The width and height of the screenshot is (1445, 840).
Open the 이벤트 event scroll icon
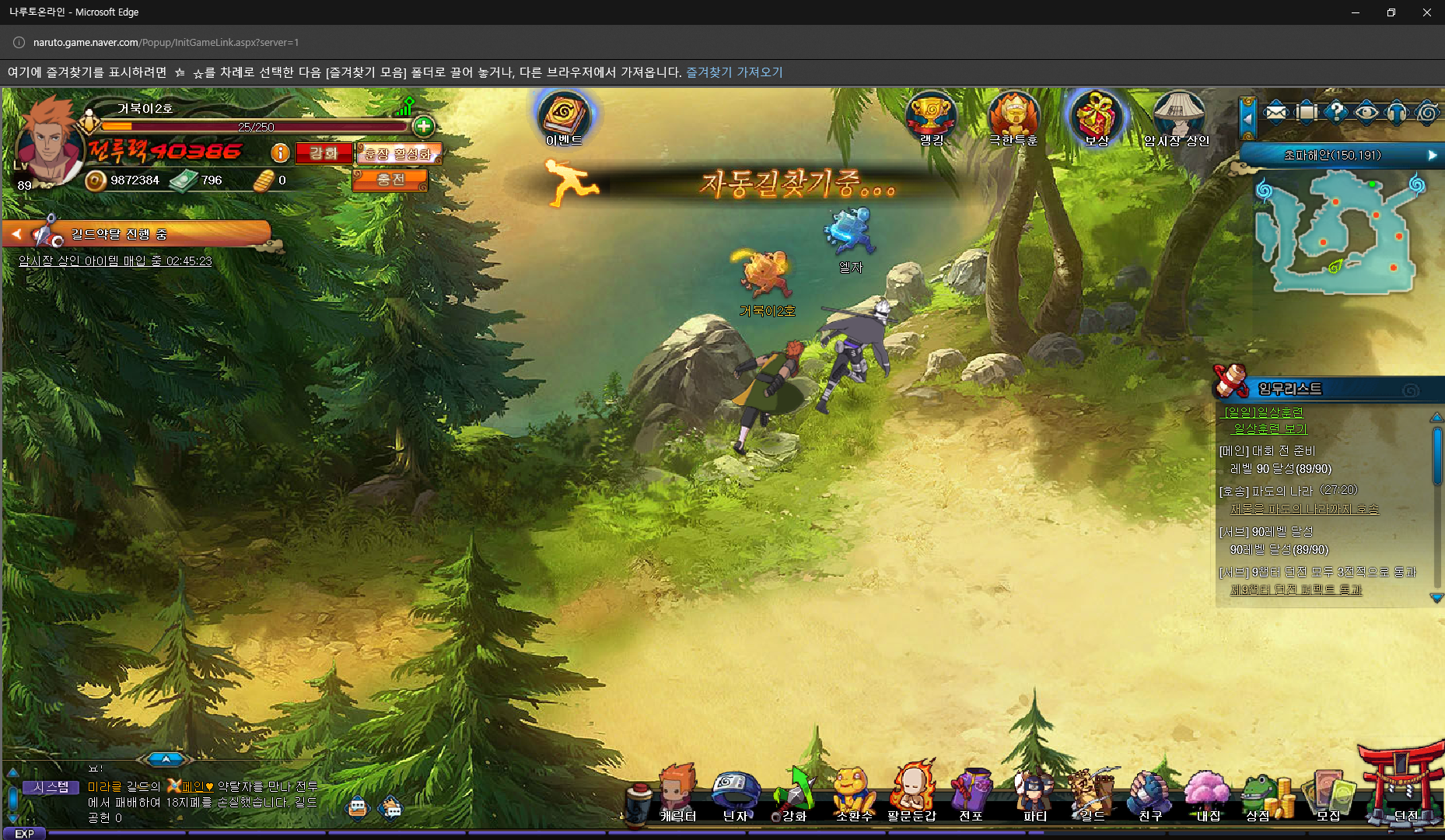click(564, 117)
